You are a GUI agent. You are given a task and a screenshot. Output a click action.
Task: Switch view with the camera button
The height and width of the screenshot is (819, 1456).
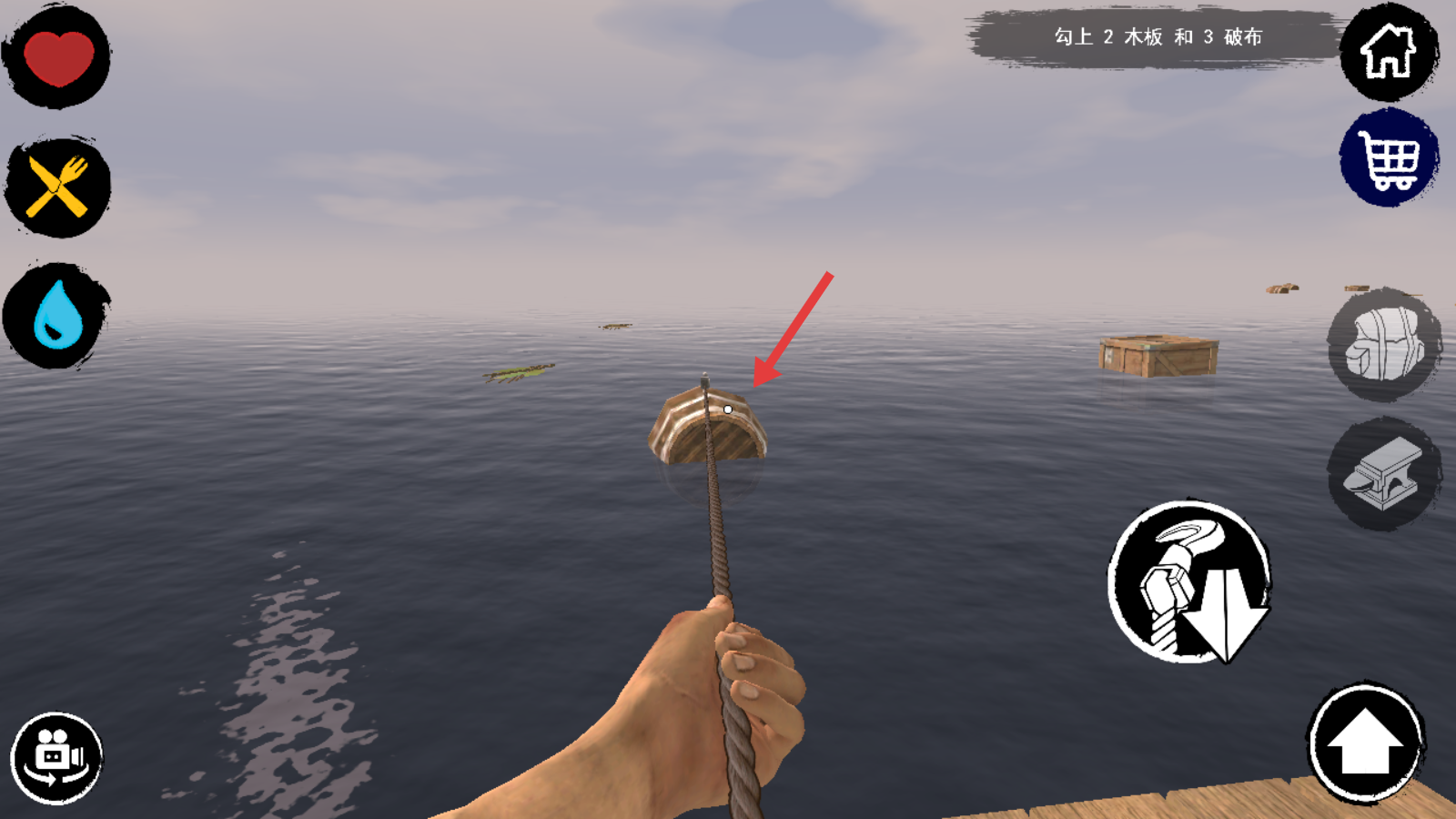[x=56, y=758]
